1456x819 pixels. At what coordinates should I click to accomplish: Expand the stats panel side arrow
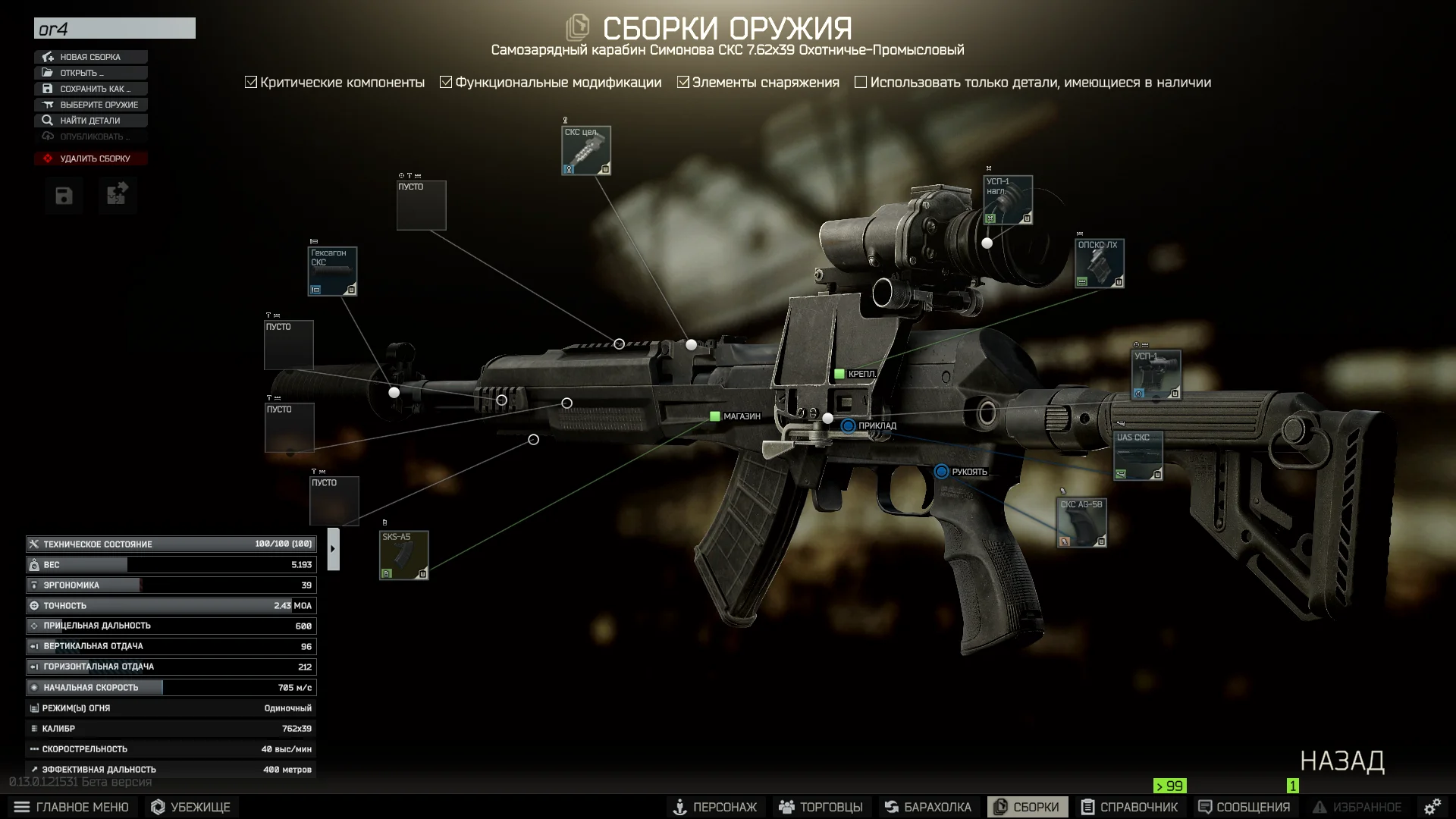coord(332,548)
